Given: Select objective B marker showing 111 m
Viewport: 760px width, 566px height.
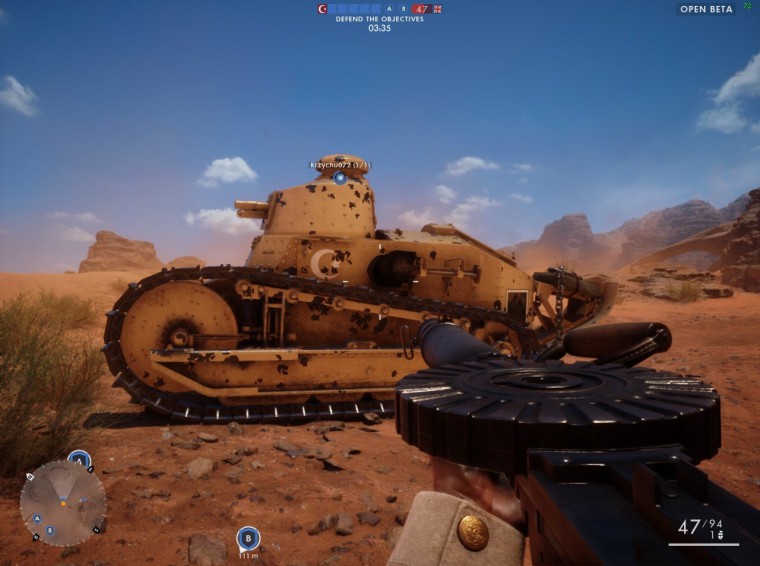Looking at the screenshot, I should click(x=248, y=538).
